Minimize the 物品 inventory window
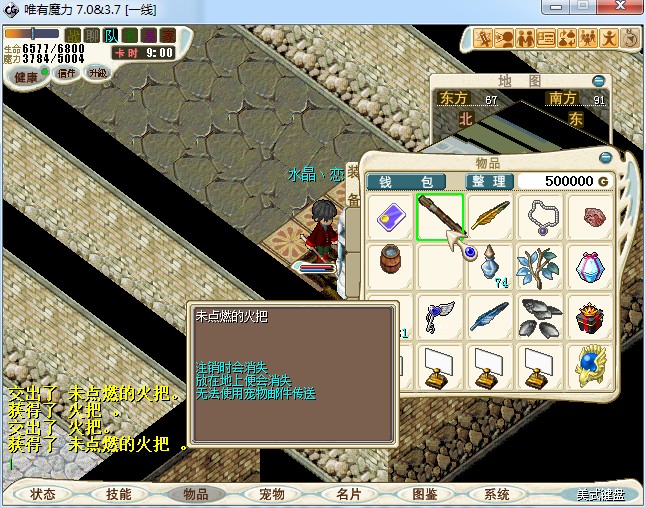 (x=605, y=158)
